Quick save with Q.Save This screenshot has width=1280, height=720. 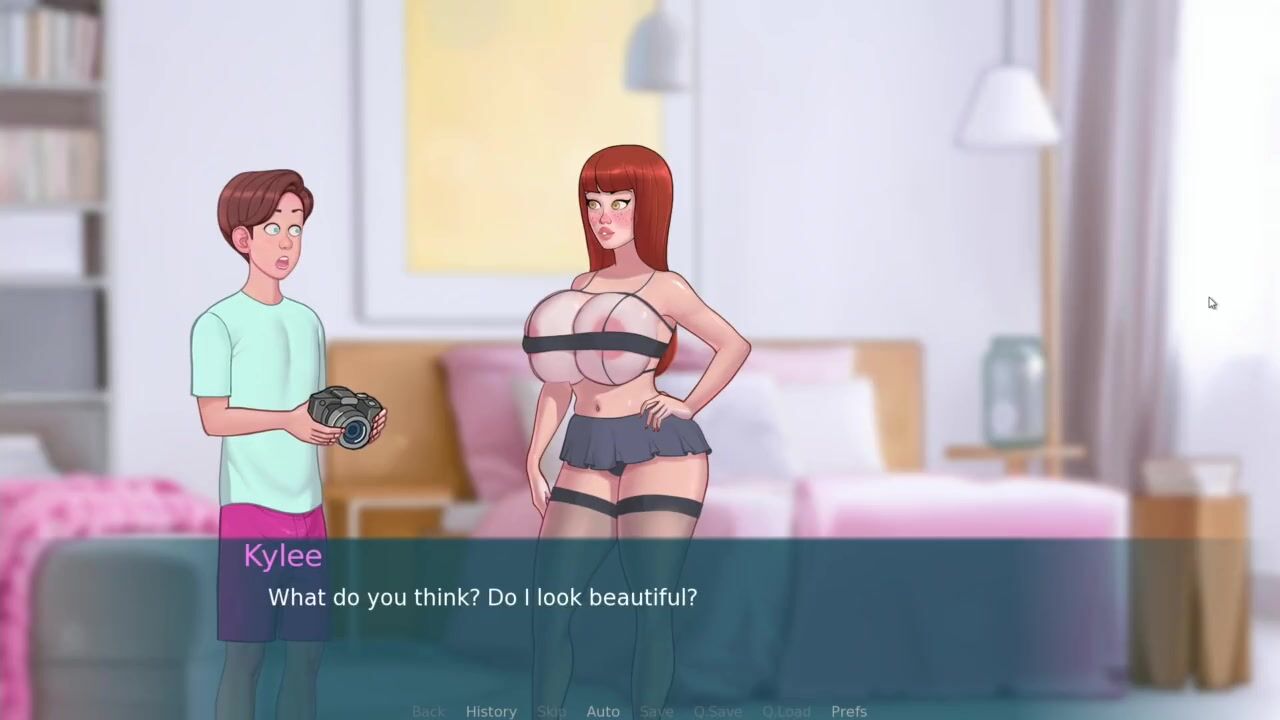click(718, 711)
